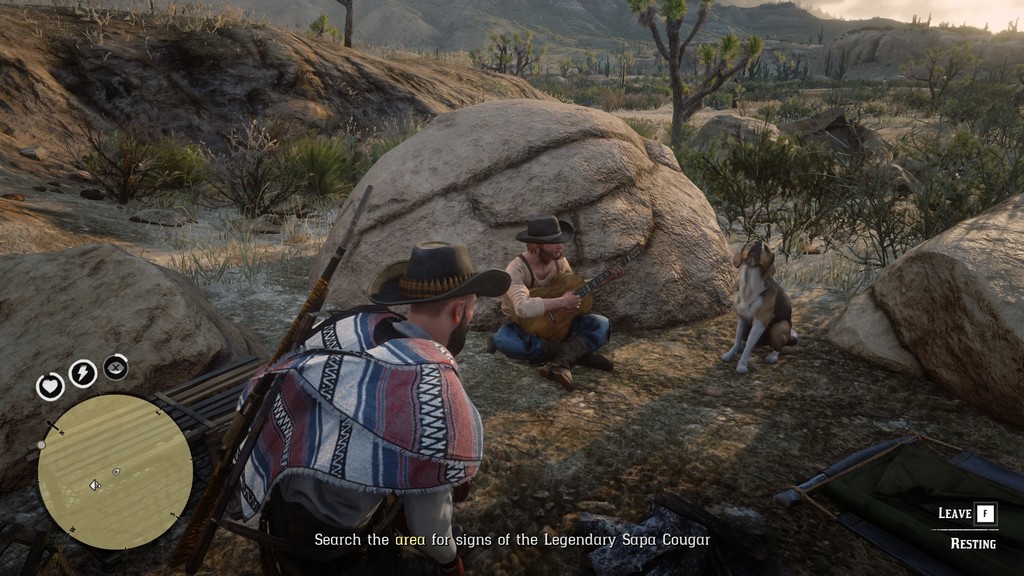Image resolution: width=1024 pixels, height=576 pixels.
Task: Select the lightning bolt stamina core icon
Action: point(82,373)
